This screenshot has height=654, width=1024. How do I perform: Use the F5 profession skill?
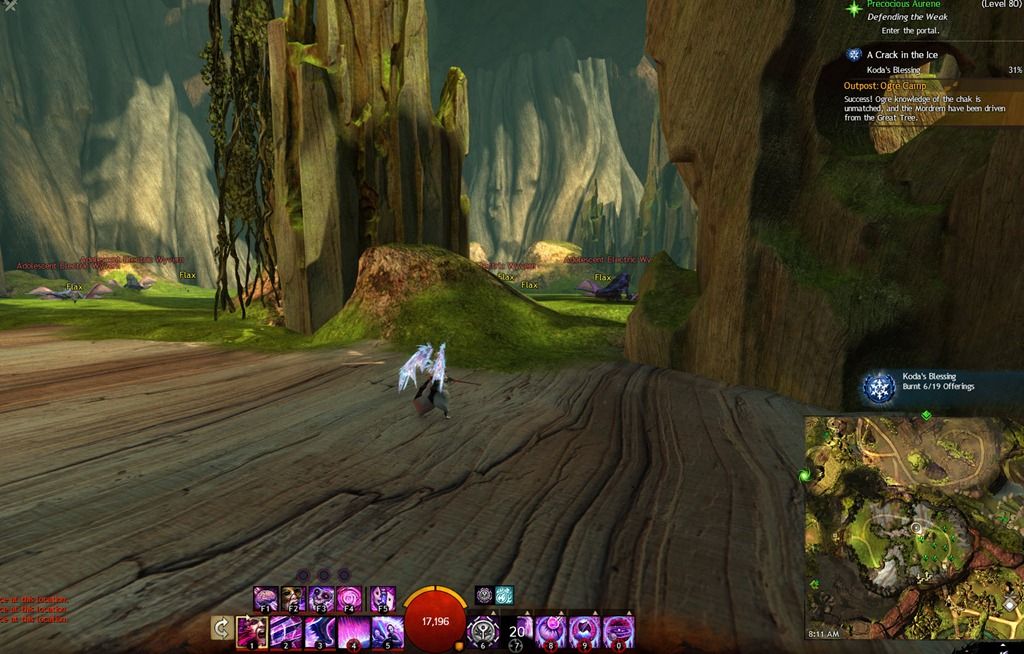(x=382, y=599)
